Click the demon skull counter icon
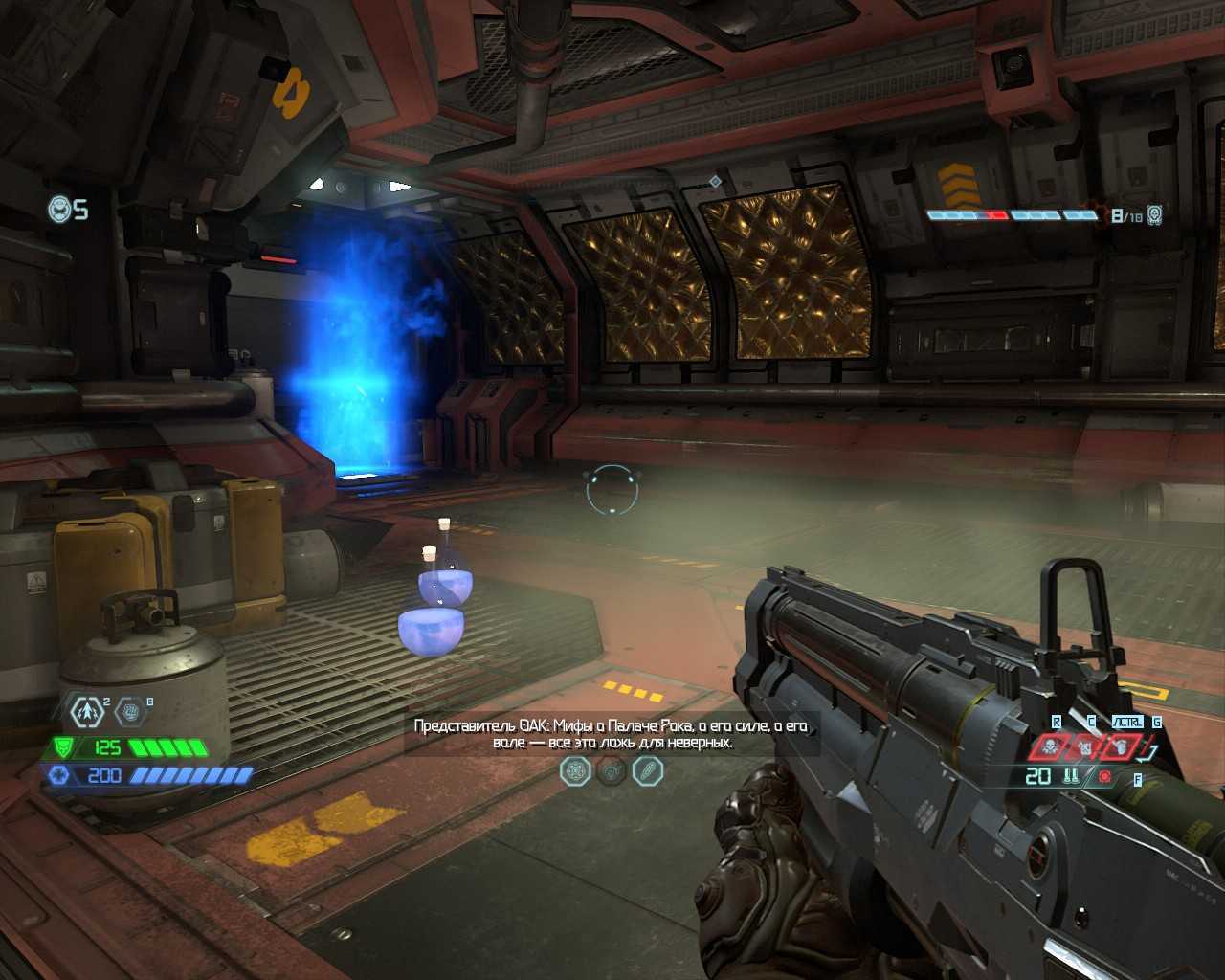 click(x=1154, y=214)
